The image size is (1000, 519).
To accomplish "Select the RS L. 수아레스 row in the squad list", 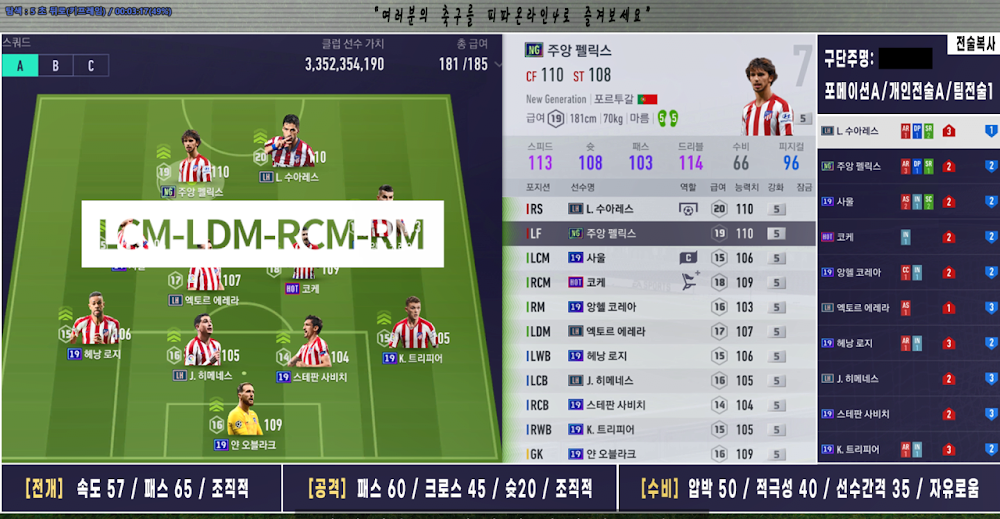I will [660, 209].
